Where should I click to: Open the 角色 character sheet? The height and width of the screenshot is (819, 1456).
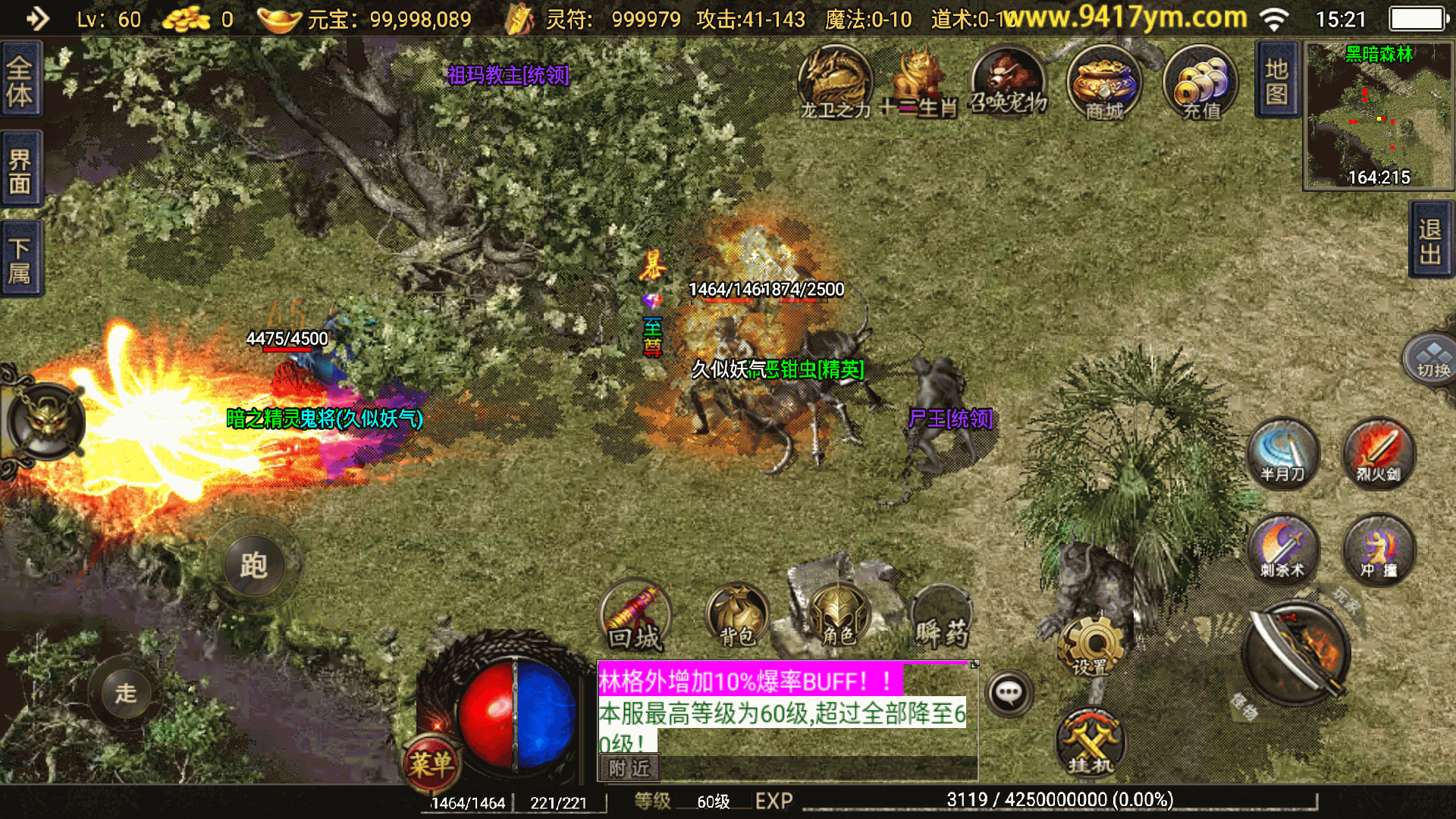click(x=837, y=616)
